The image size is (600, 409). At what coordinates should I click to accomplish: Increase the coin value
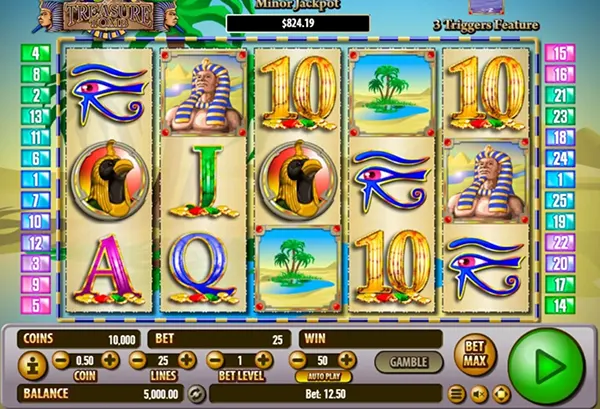[110, 360]
